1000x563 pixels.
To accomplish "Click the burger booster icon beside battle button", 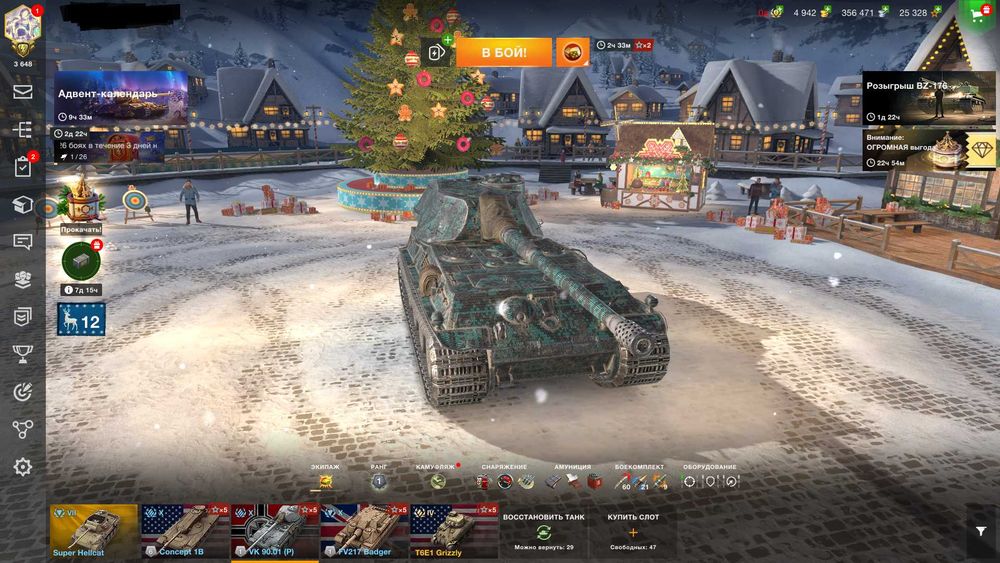I will coord(572,52).
